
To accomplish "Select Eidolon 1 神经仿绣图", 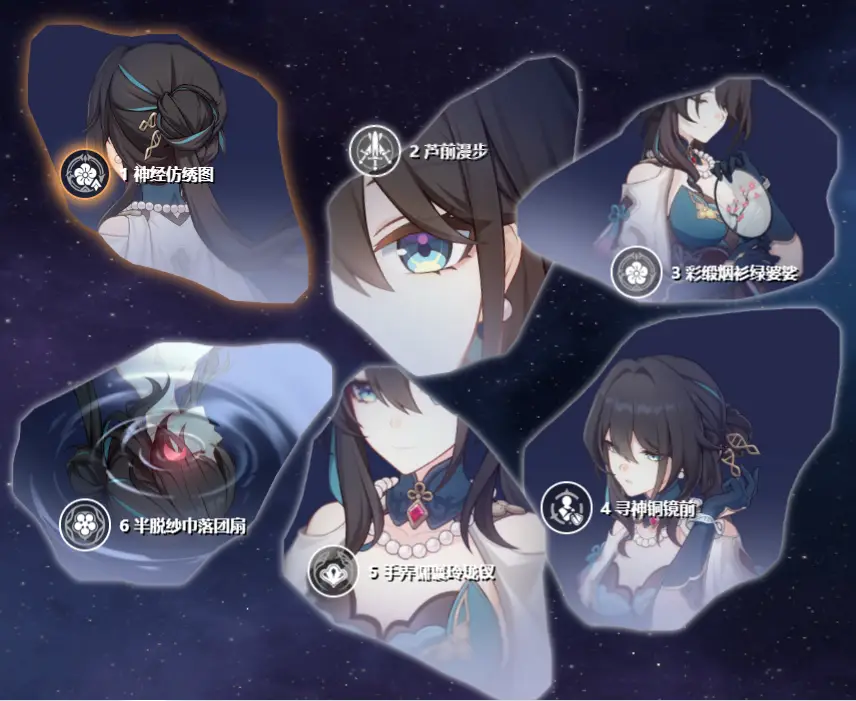I will [x=85, y=174].
